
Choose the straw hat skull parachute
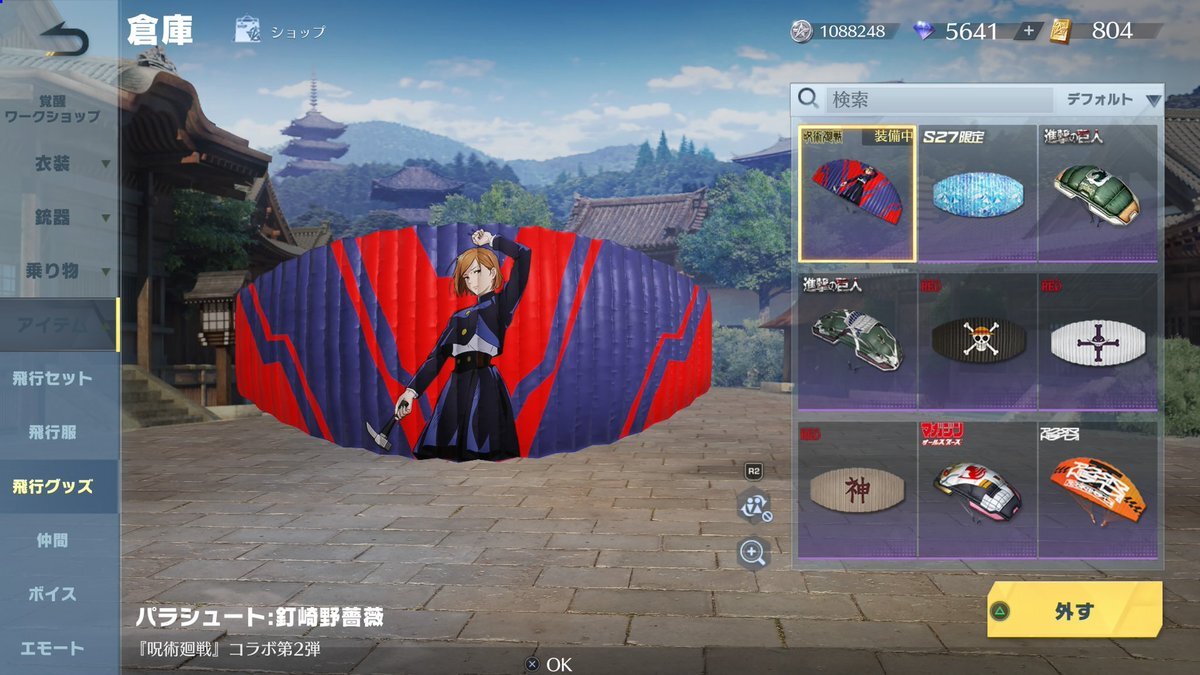(x=977, y=340)
